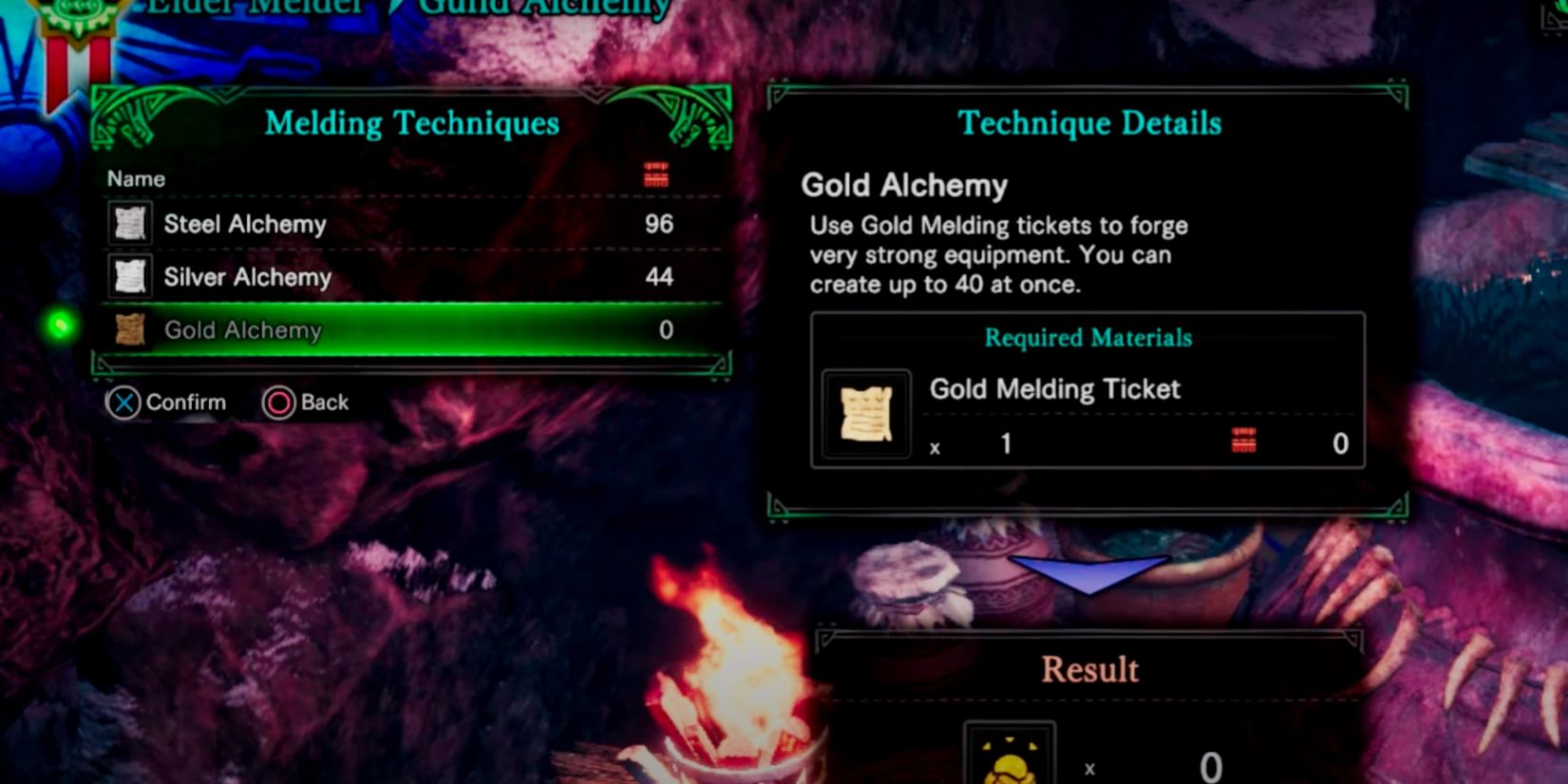Screen dimensions: 1568x784
Task: Open the Gold Alchemy breadcrumb title at the top
Action: click(544, 8)
